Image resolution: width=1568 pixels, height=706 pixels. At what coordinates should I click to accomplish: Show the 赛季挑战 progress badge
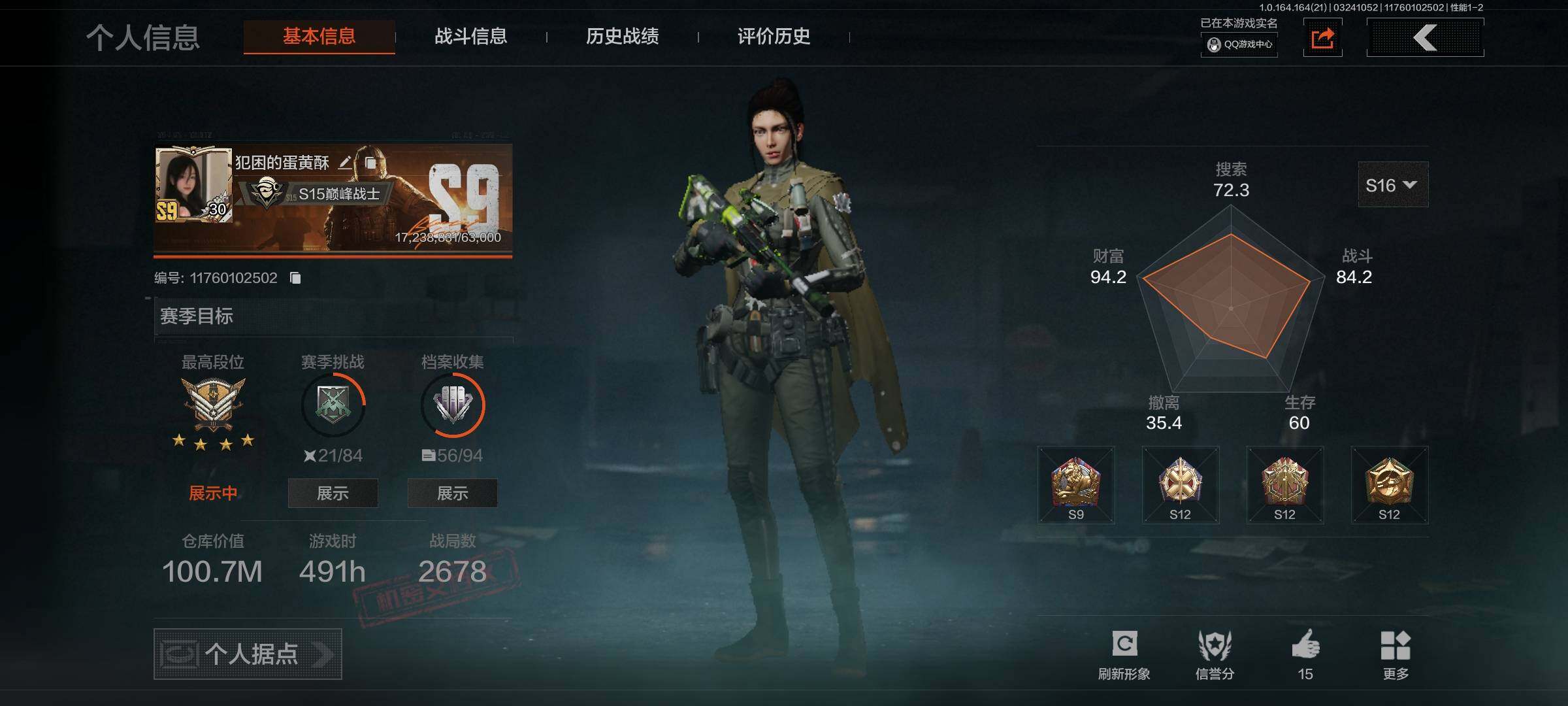tap(333, 494)
